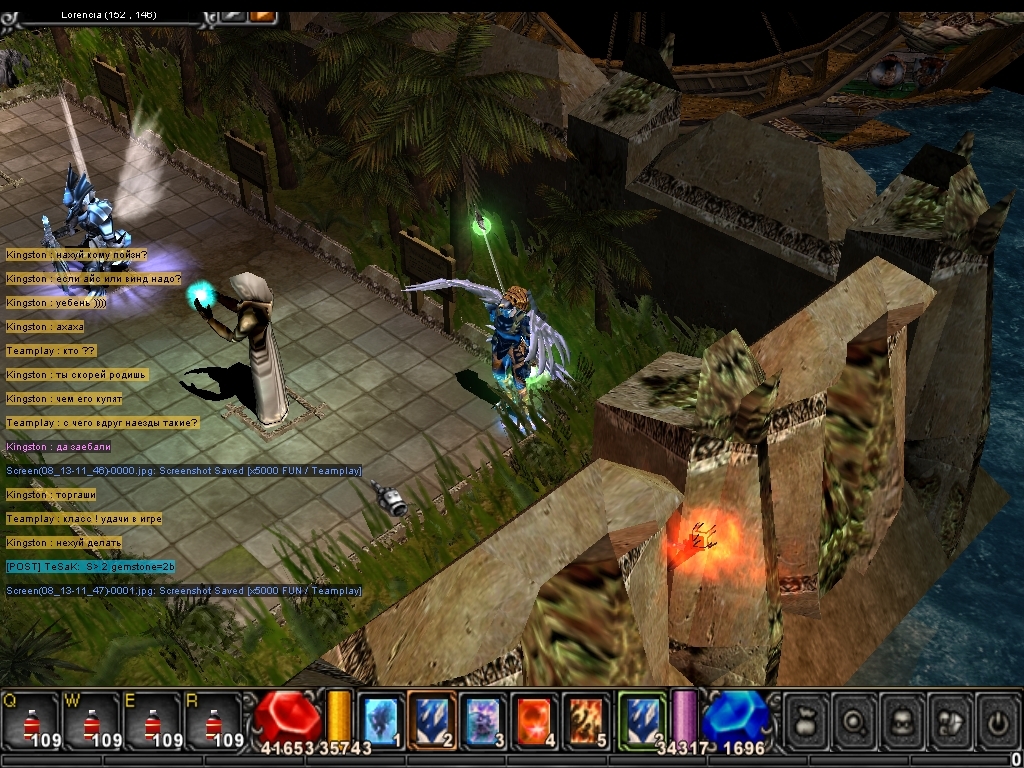Use the potion in the W slot
Screen dimensions: 1024x768
[x=91, y=720]
